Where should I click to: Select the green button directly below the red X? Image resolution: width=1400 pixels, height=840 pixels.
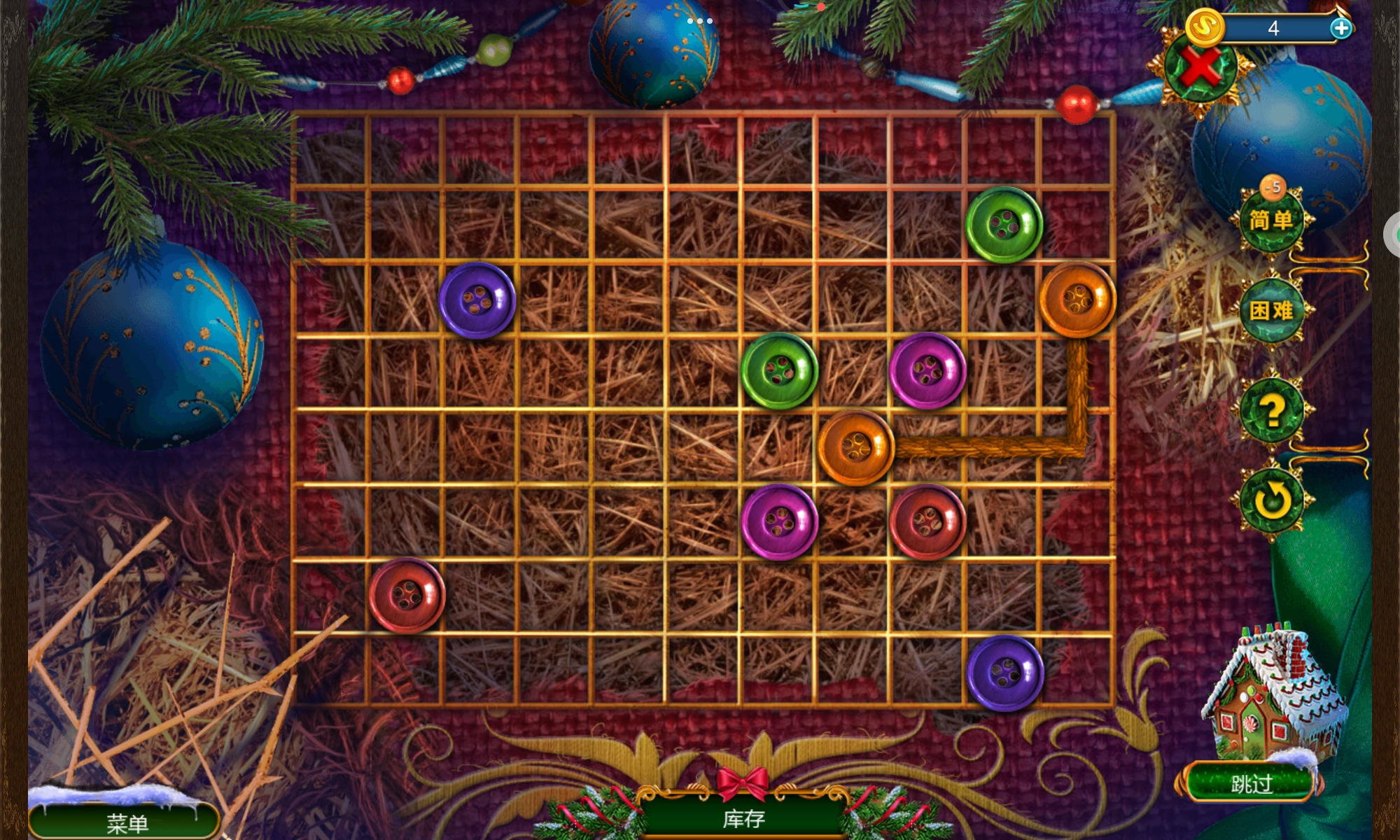click(1004, 225)
